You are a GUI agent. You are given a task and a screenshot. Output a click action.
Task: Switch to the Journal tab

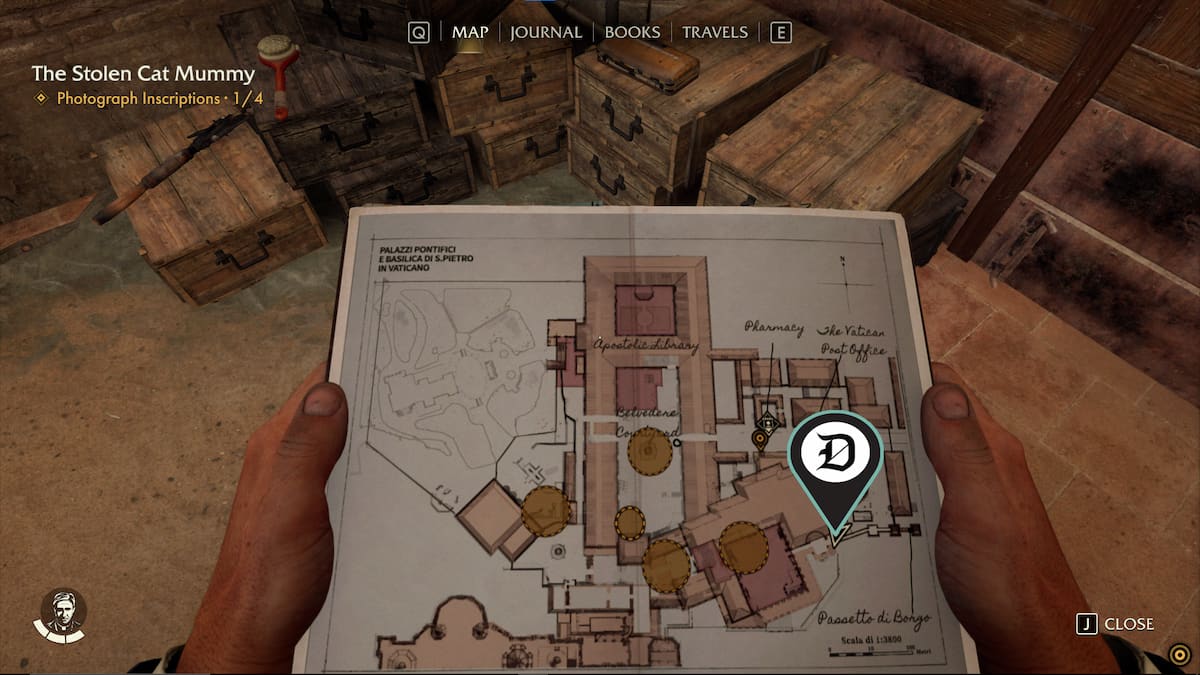coord(545,32)
